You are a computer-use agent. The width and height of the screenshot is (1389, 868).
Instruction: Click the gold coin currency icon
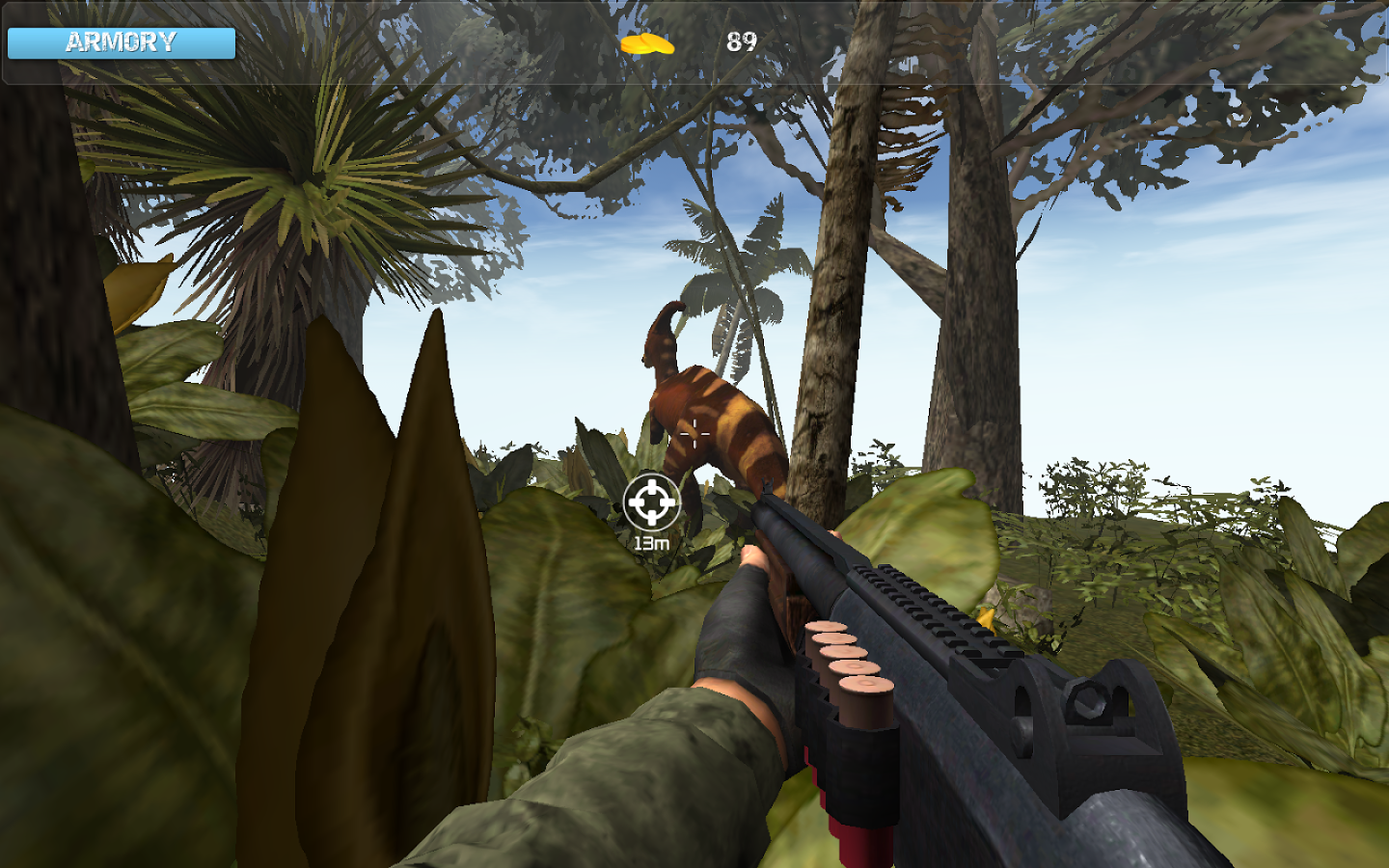click(x=647, y=43)
